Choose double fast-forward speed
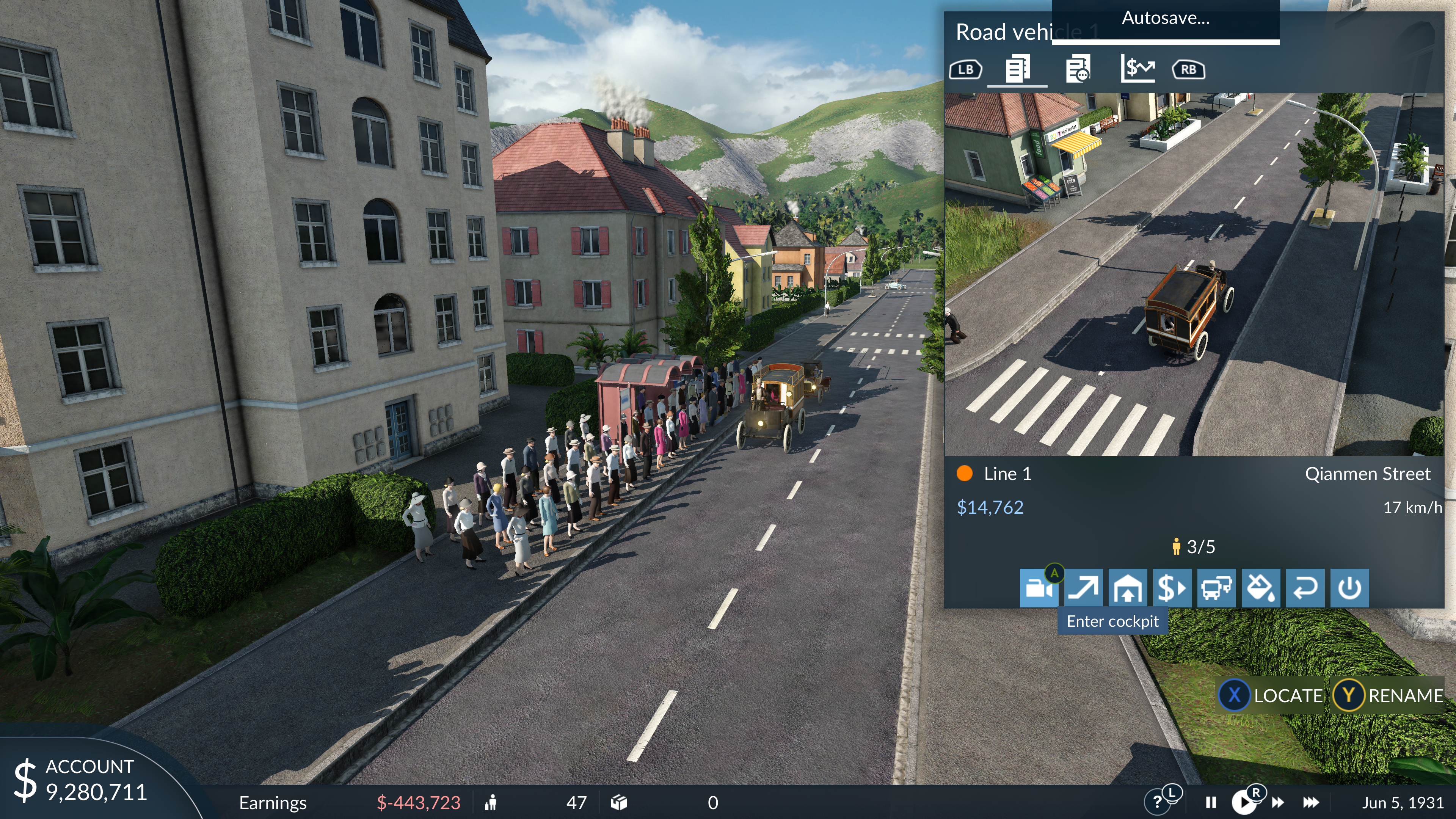Image resolution: width=1456 pixels, height=819 pixels. (x=1277, y=803)
